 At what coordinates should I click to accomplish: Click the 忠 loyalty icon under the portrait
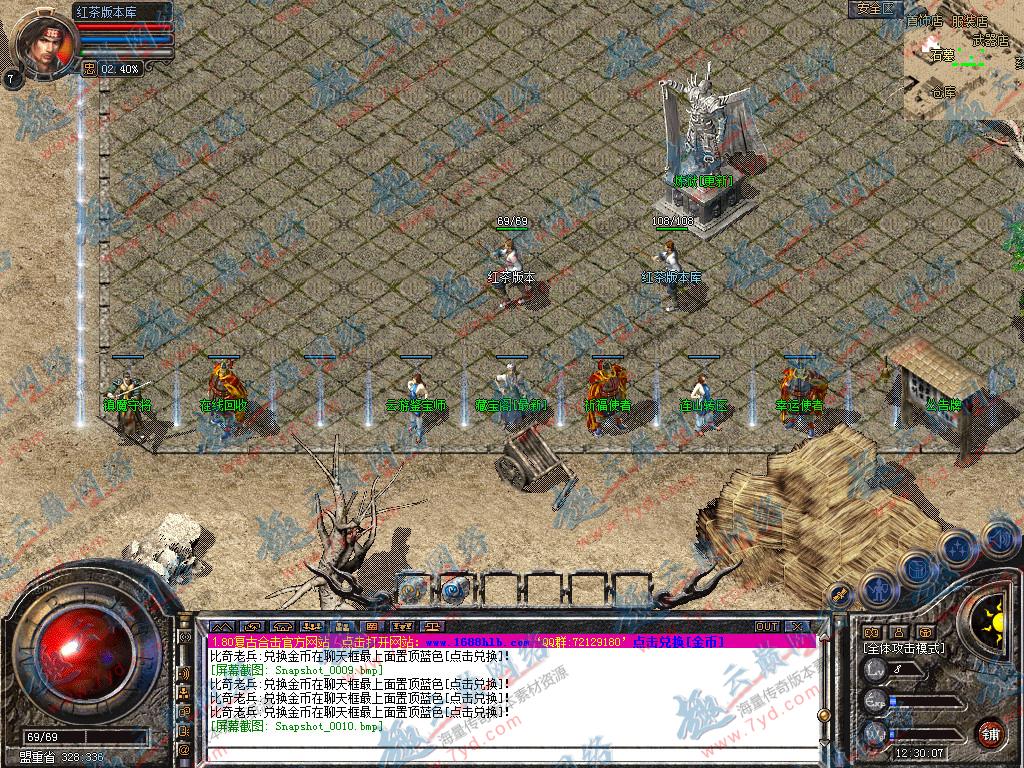(88, 69)
